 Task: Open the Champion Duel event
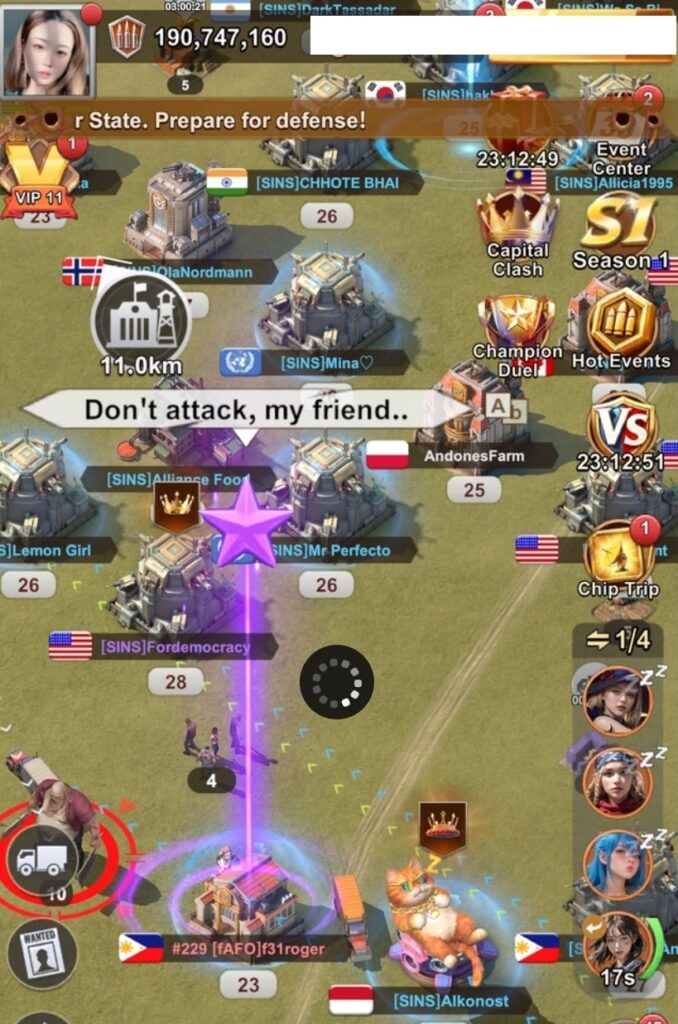pos(517,330)
